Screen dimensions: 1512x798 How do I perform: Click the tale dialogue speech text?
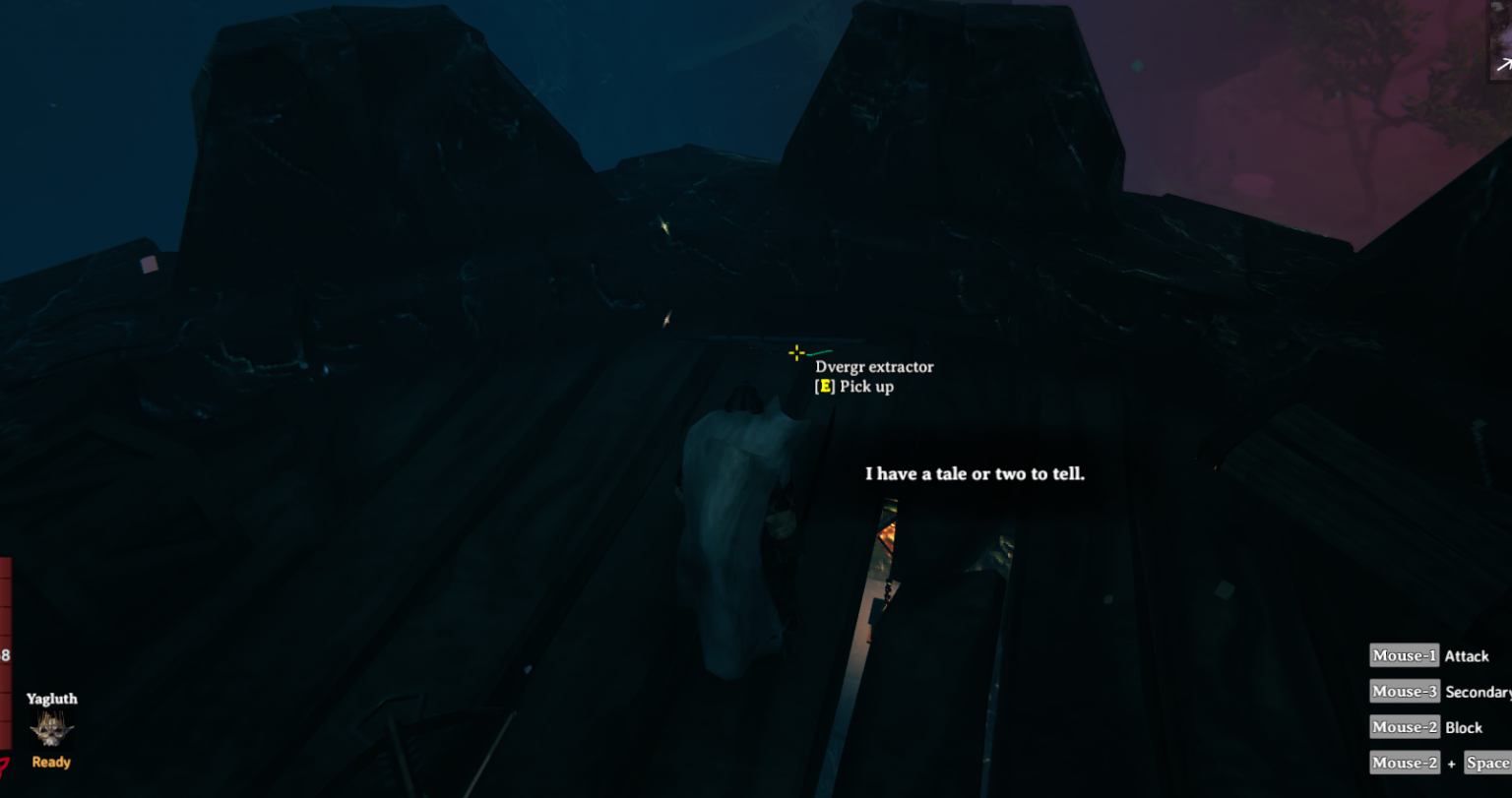976,473
